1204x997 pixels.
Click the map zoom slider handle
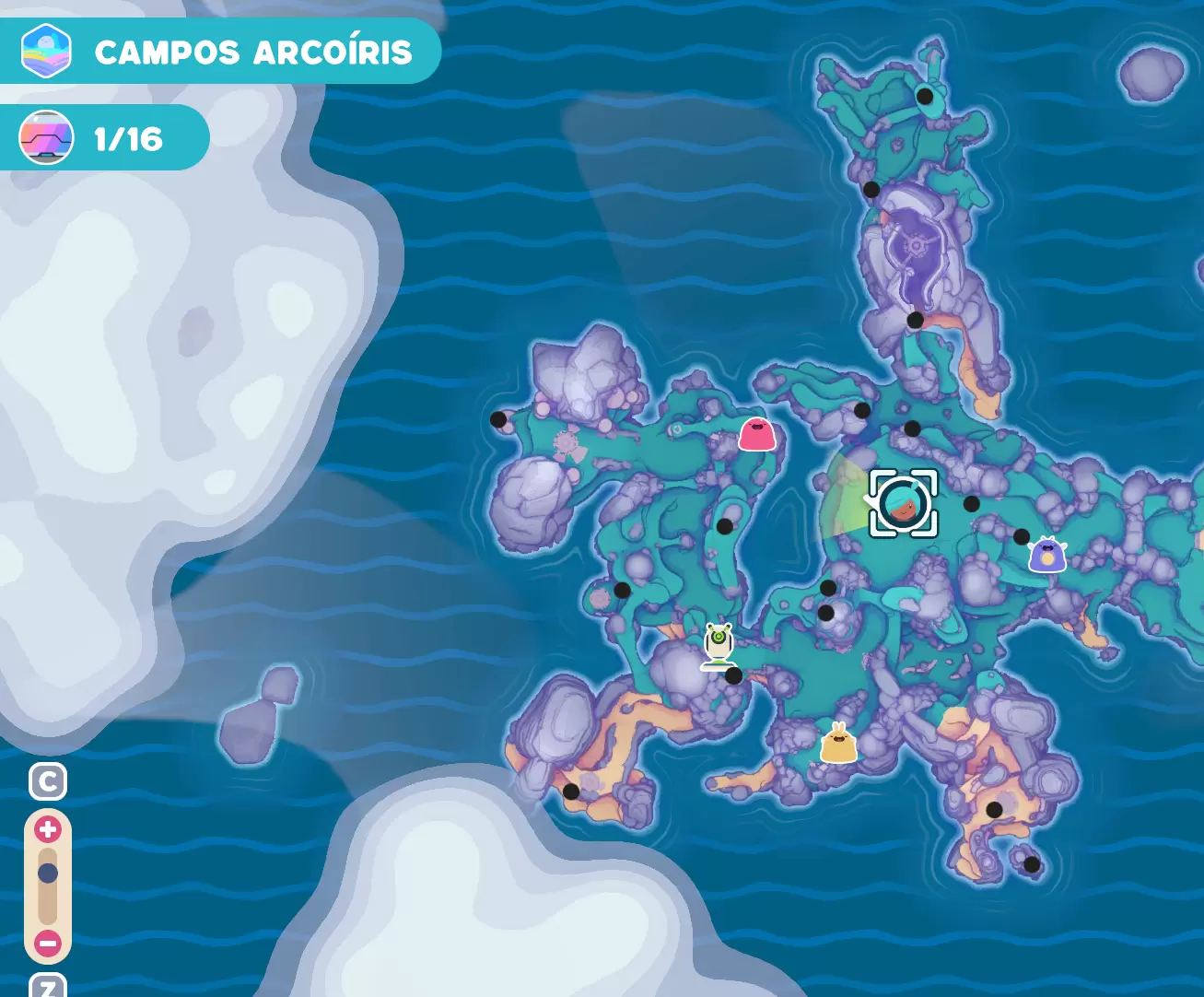click(x=48, y=874)
